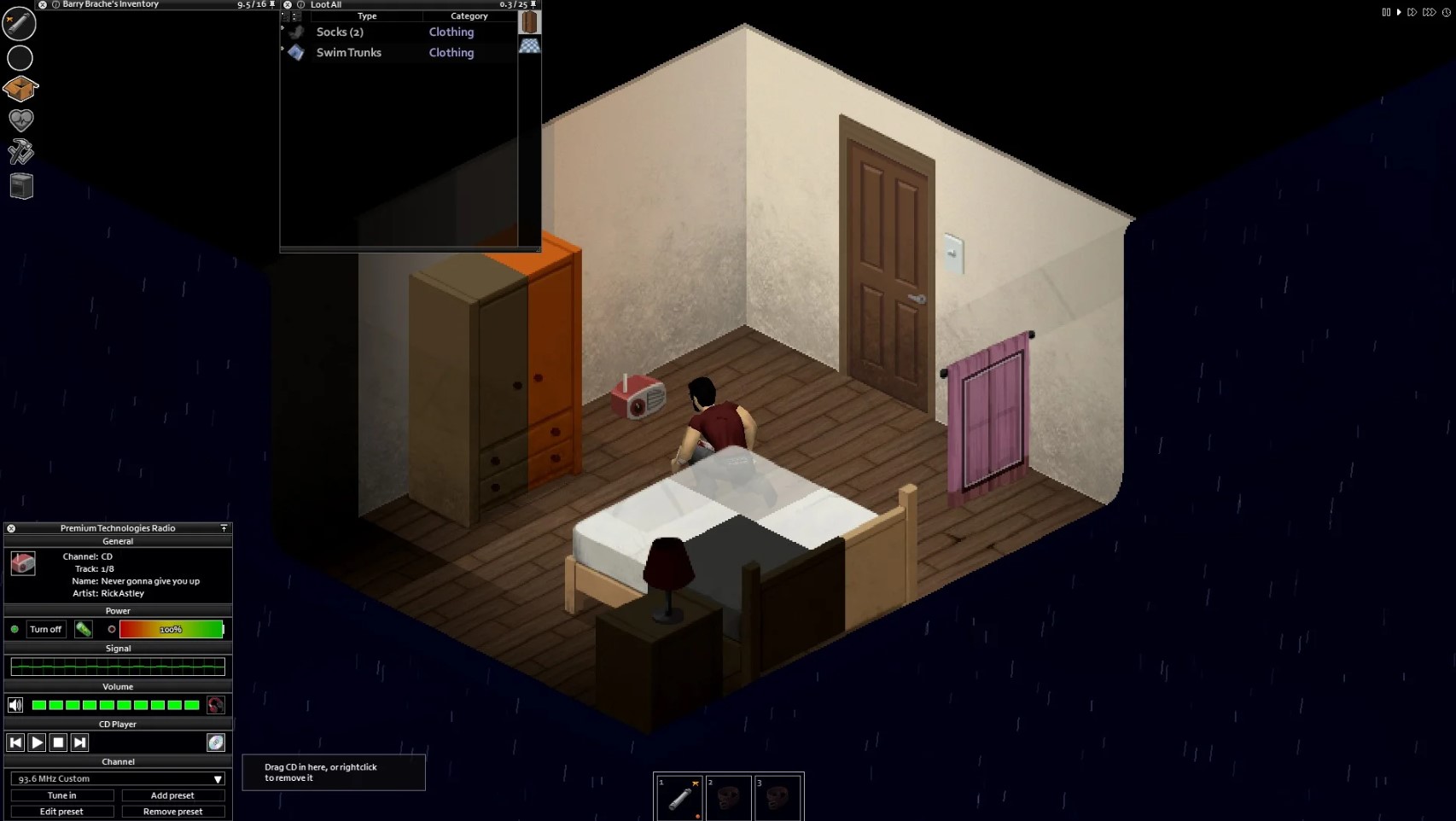Toggle the speaker mute icon in Volume section
Viewport: 1456px width, 821px height.
pos(15,704)
